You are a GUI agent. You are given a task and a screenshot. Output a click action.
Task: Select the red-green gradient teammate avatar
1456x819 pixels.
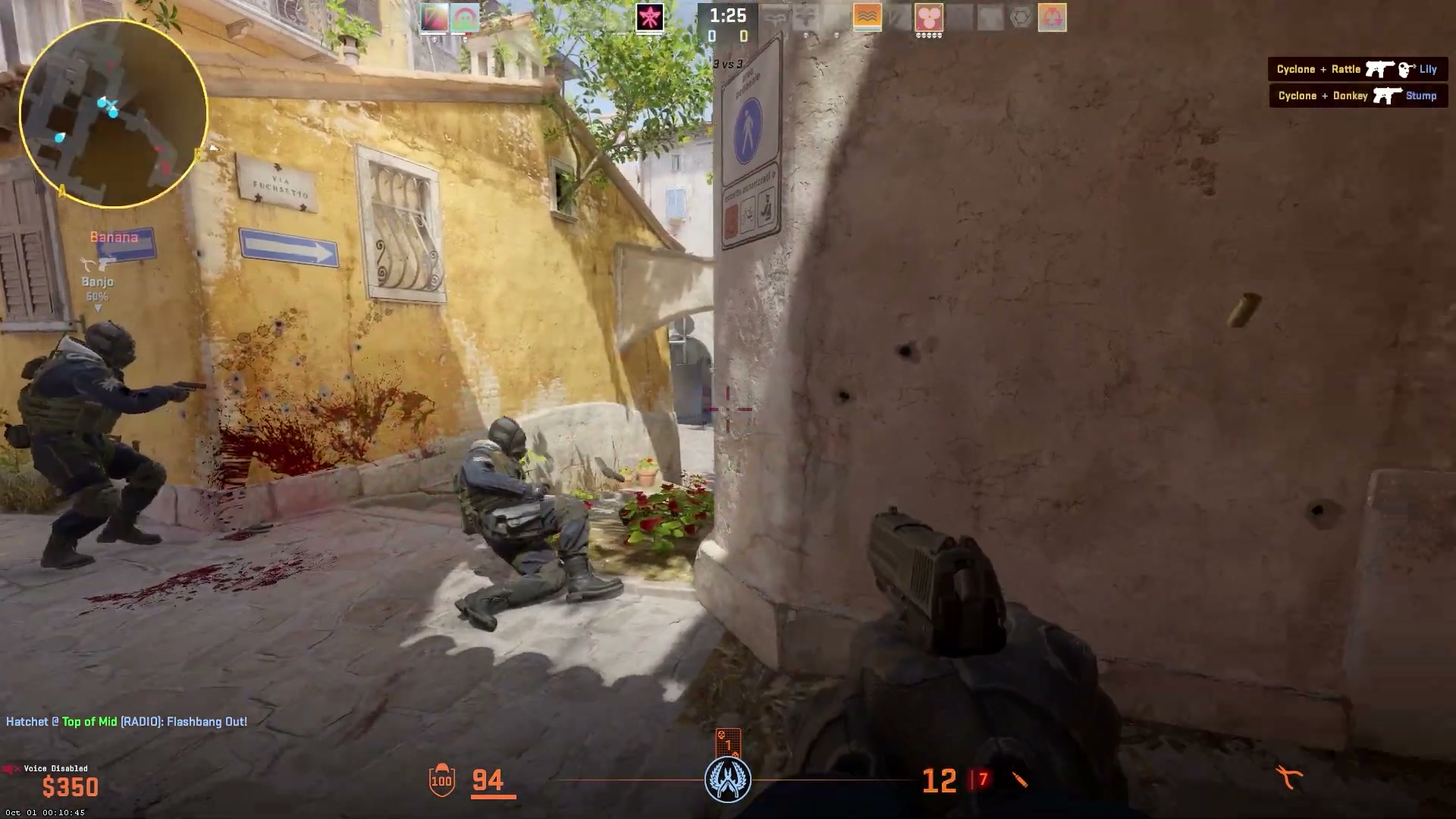tap(434, 17)
